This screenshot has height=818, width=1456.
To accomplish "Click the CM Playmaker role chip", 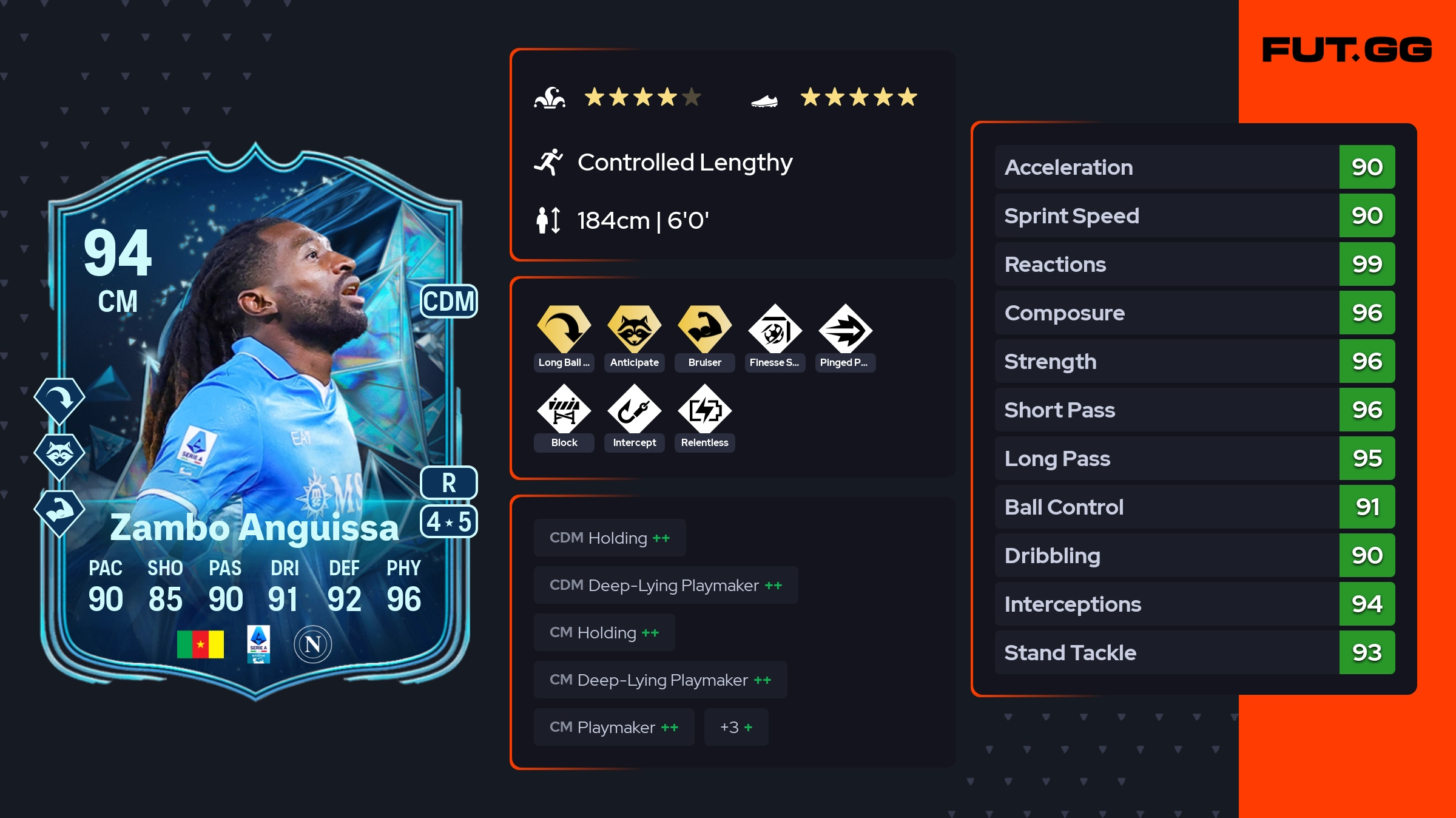I will tap(614, 727).
